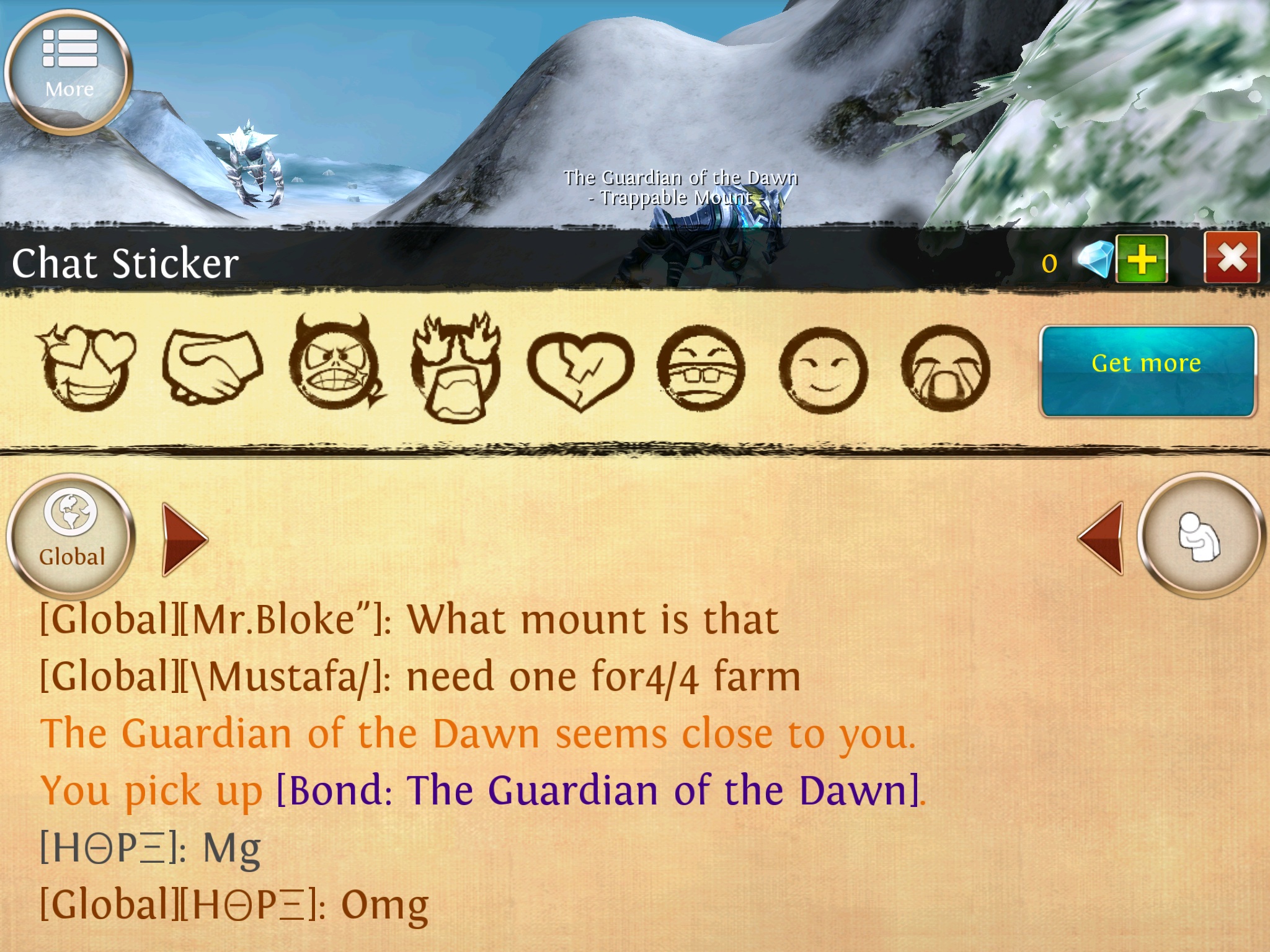Pick the flaming-eyes rage sticker

pos(456,369)
